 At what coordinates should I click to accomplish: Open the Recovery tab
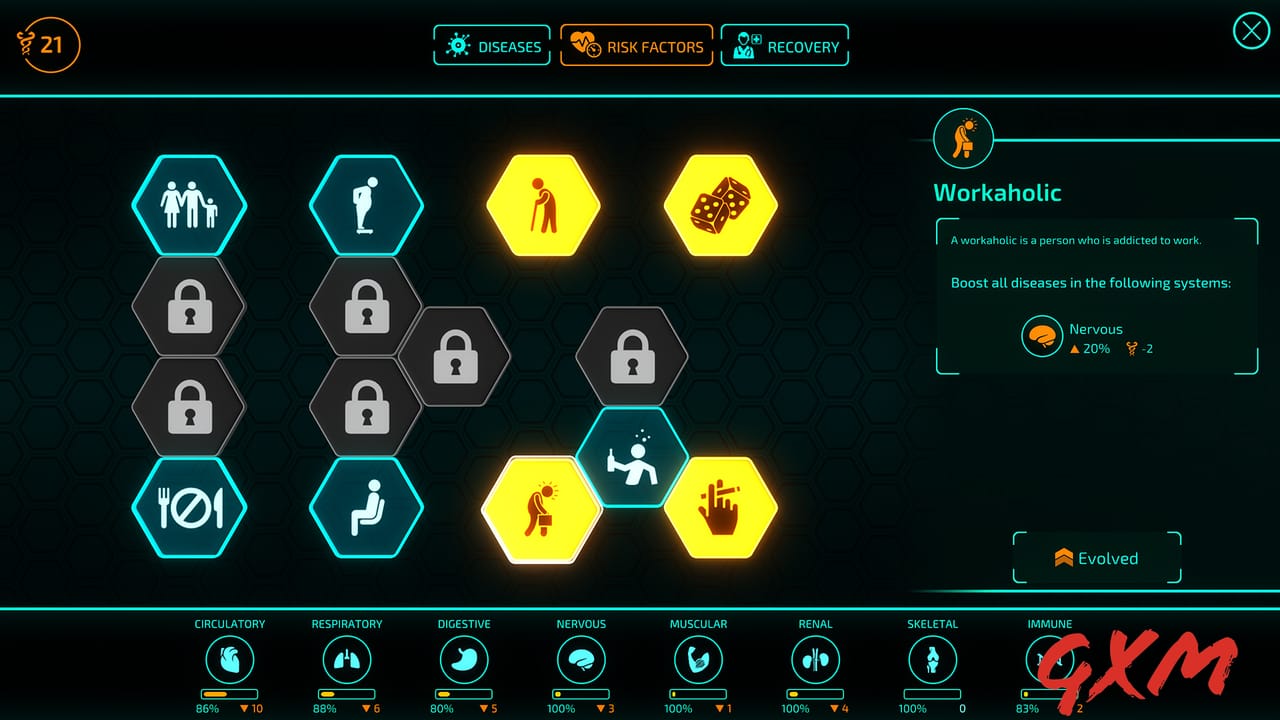click(784, 45)
